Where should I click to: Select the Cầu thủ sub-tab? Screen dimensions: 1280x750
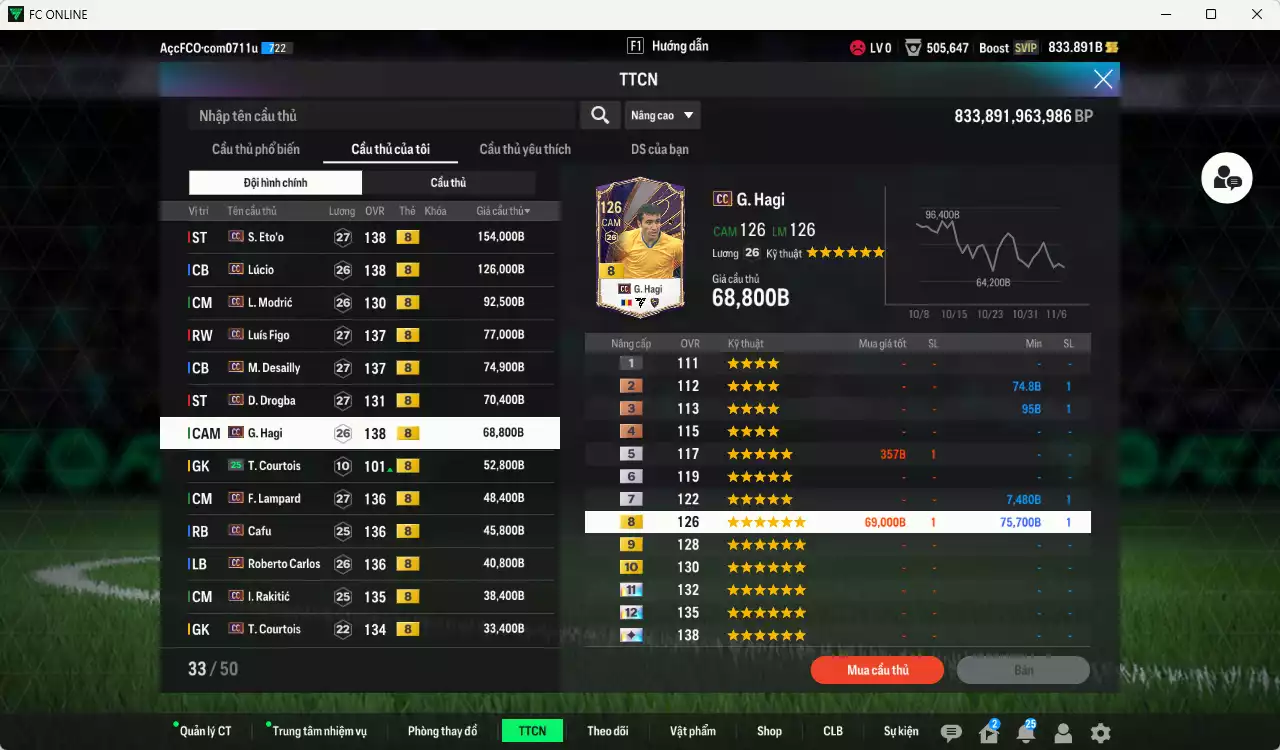pos(448,182)
